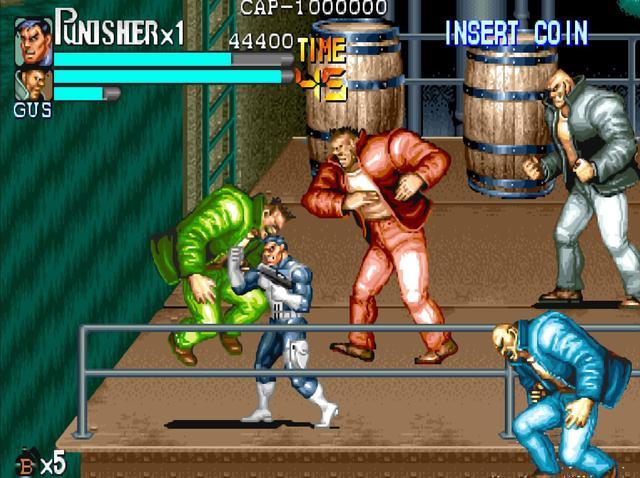Select the Gus enemy portrait
The width and height of the screenshot is (640, 478).
33,84
